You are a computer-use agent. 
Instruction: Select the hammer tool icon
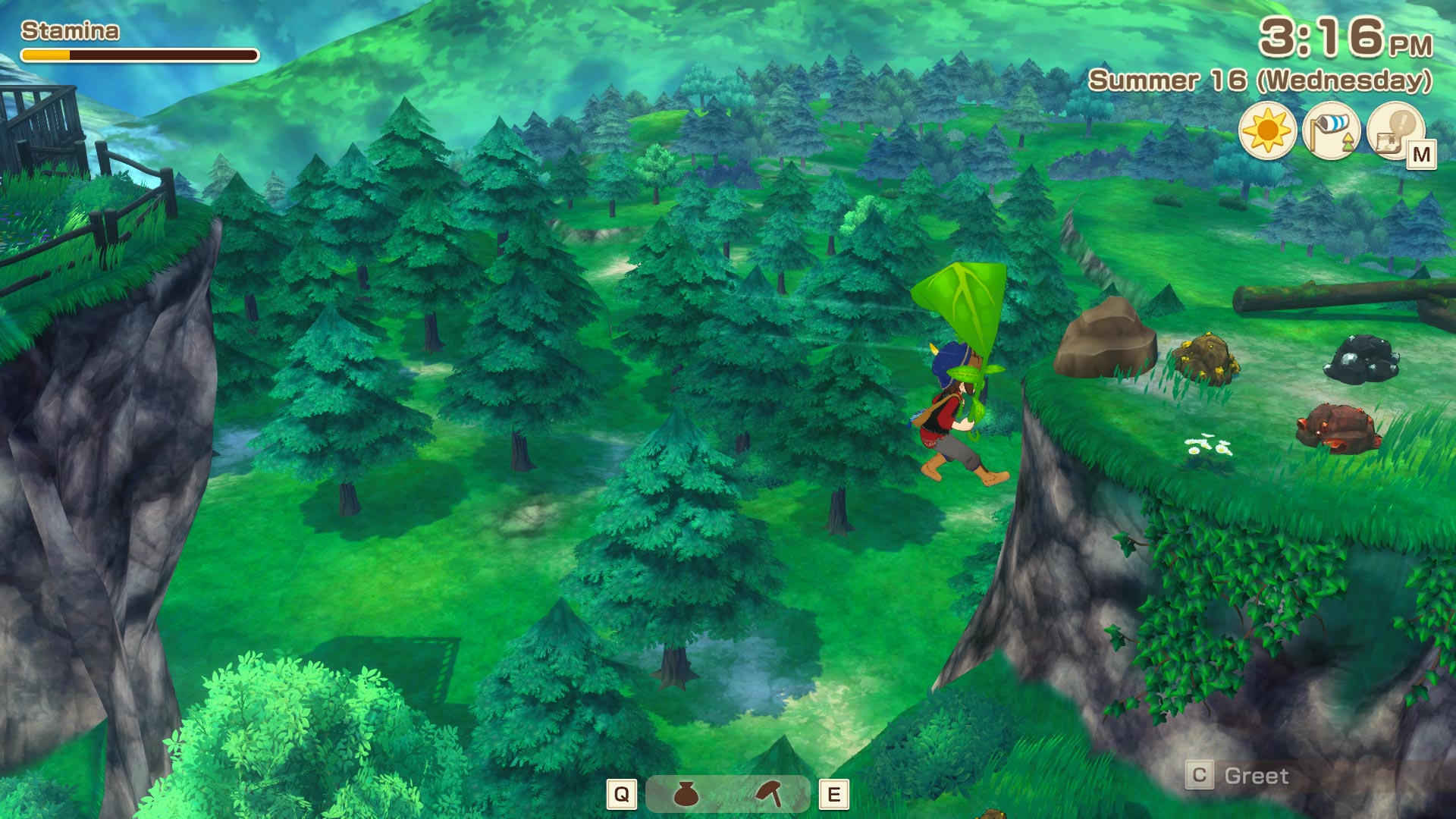tap(770, 794)
